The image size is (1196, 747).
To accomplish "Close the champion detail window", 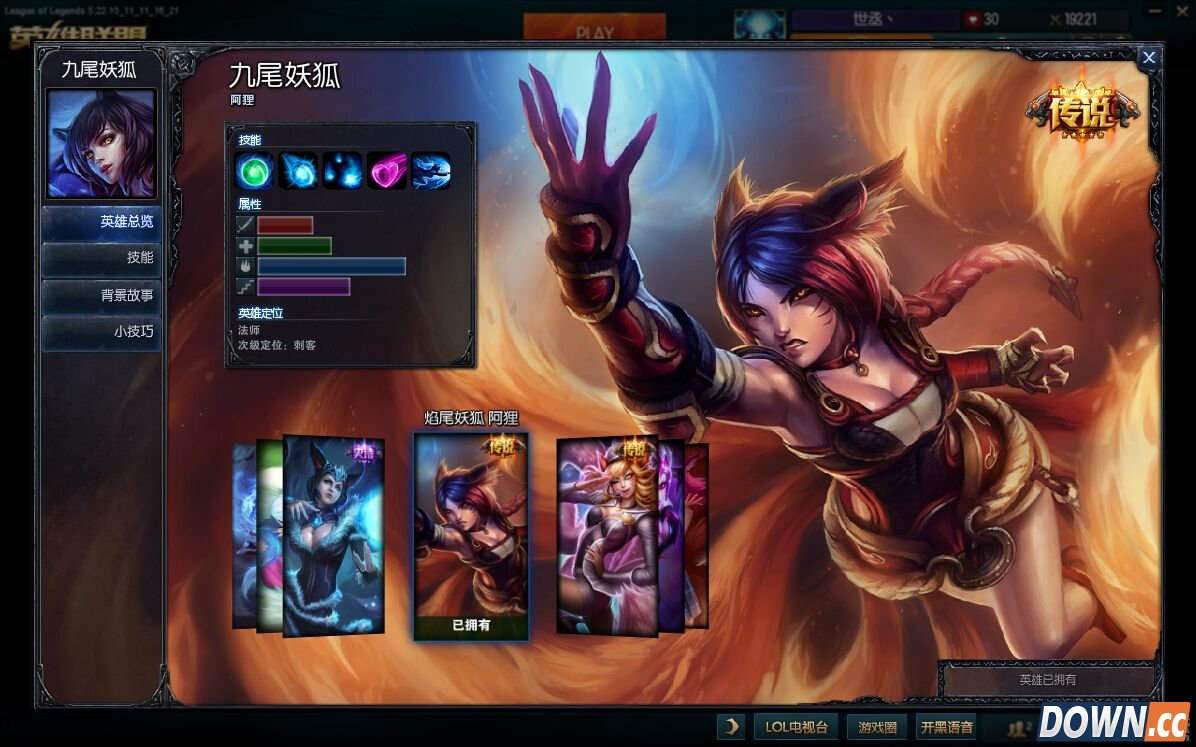I will coord(1149,58).
